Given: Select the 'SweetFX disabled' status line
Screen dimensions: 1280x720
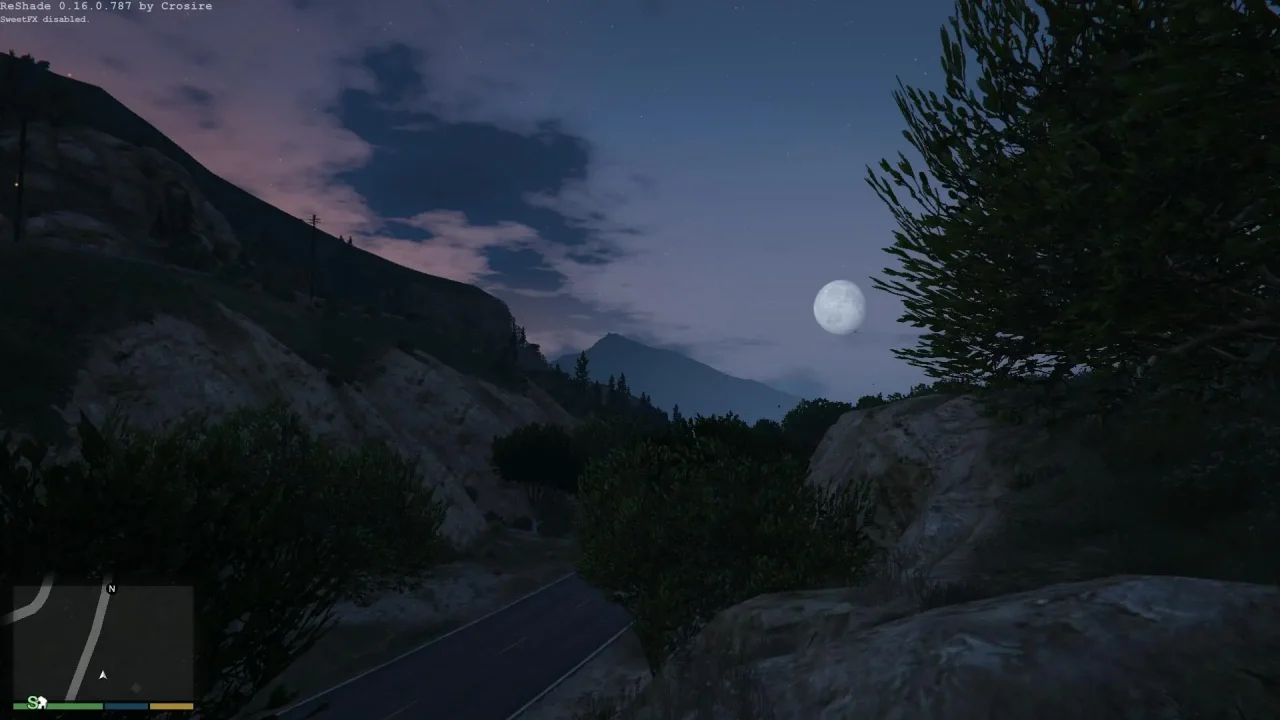Looking at the screenshot, I should [x=45, y=18].
